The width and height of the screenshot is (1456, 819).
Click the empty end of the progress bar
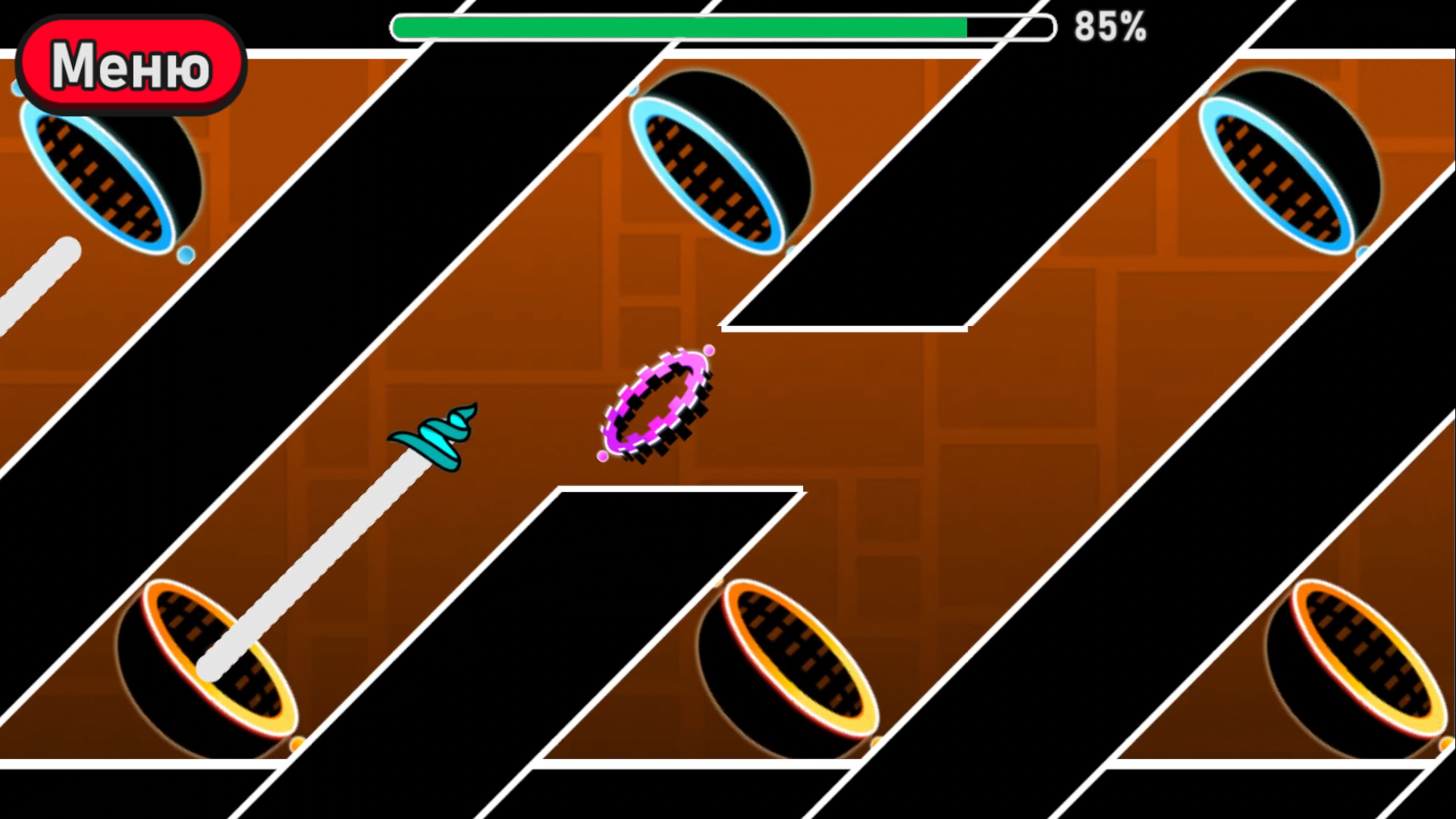click(1009, 28)
